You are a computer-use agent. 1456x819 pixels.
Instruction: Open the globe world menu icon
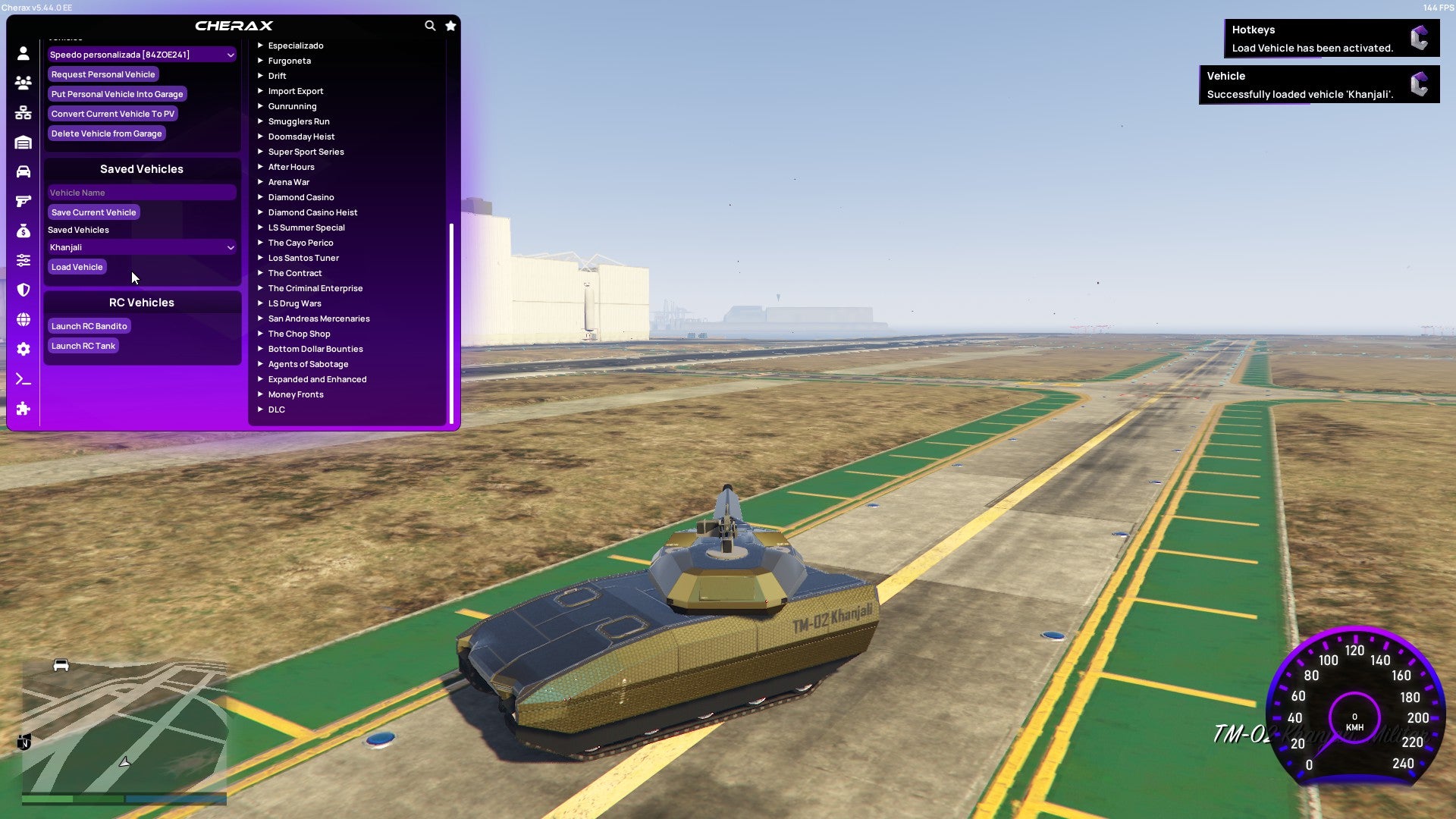(x=23, y=319)
